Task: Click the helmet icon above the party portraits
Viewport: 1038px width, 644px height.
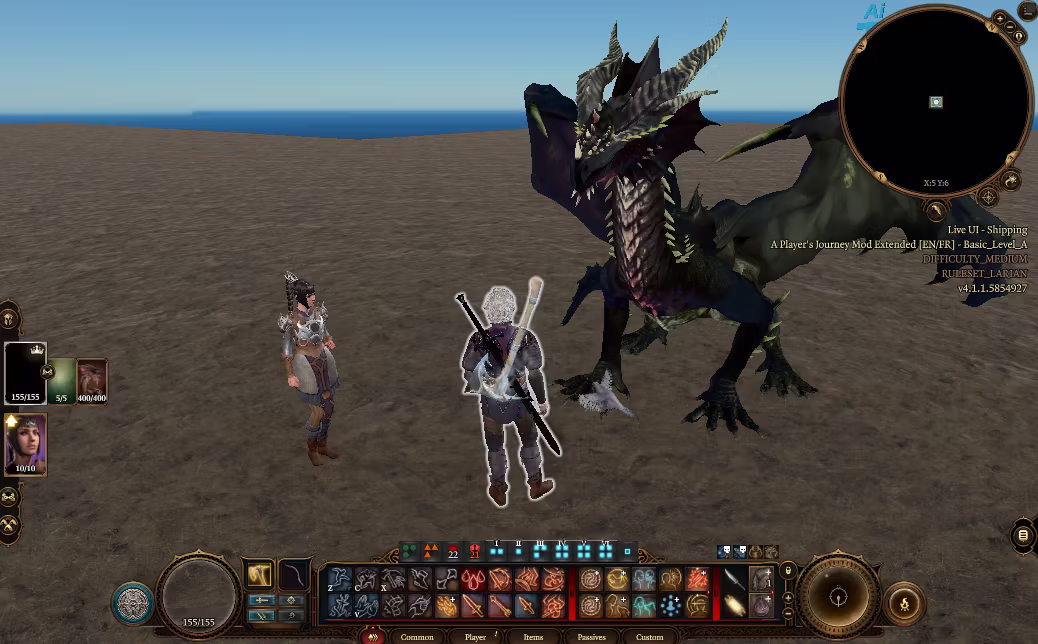Action: (9, 320)
